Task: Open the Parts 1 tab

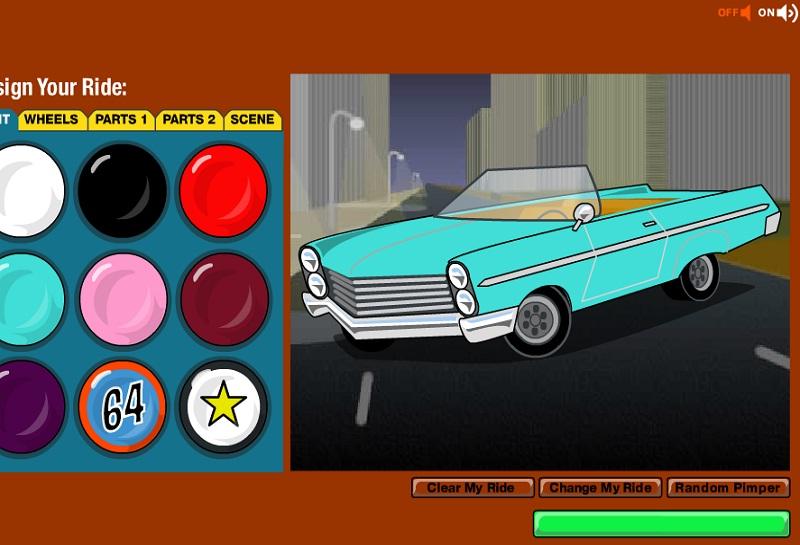Action: click(121, 120)
